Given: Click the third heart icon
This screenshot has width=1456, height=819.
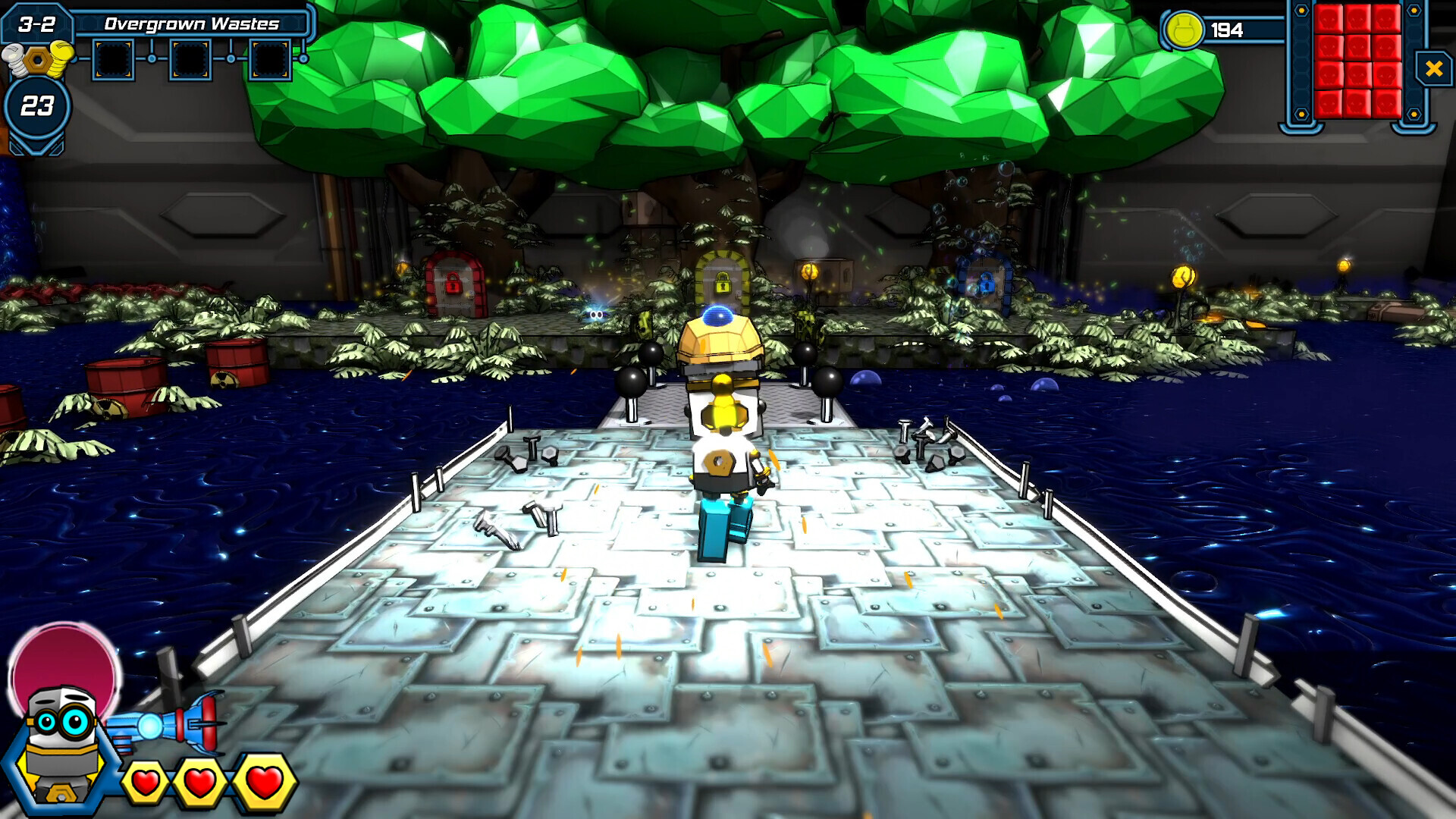Looking at the screenshot, I should [x=262, y=781].
